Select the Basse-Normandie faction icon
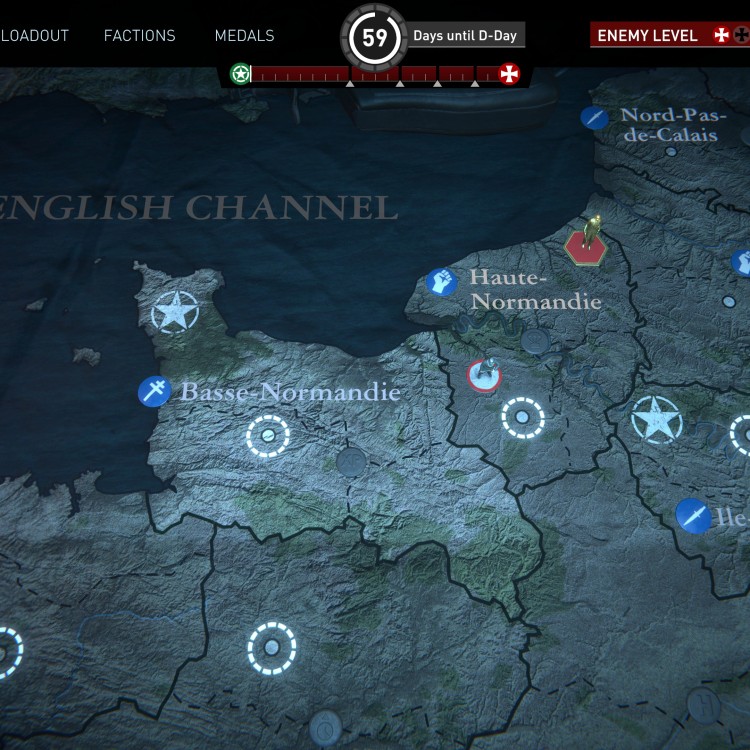Image resolution: width=750 pixels, height=750 pixels. pyautogui.click(x=154, y=391)
